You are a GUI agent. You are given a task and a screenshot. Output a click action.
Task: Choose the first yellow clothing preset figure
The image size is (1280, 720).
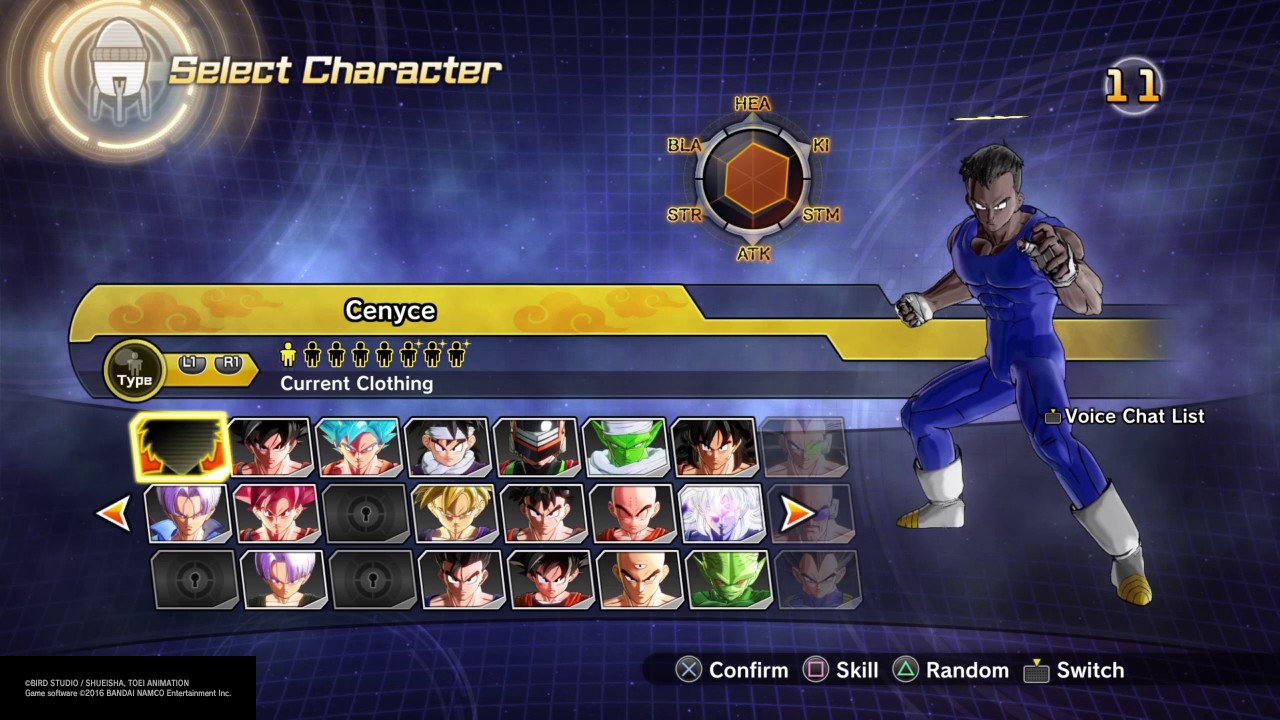[289, 353]
